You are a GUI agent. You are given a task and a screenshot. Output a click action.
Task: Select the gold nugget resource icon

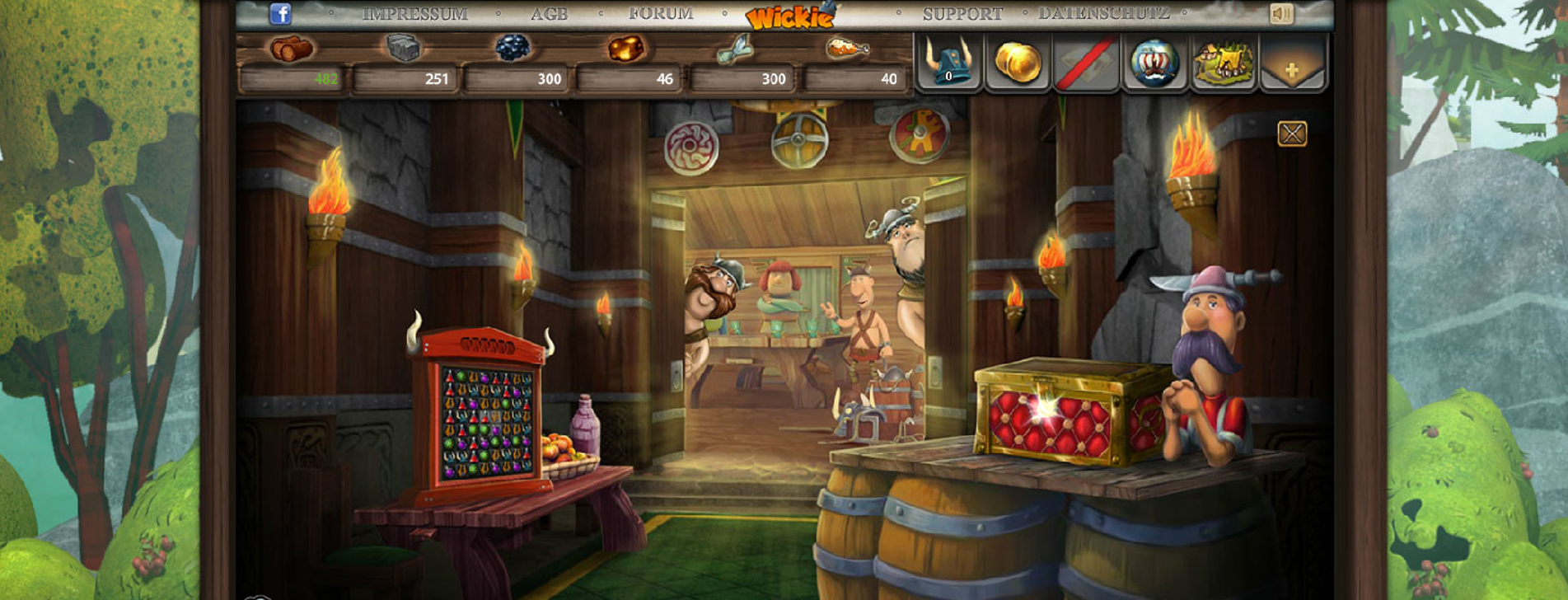click(x=626, y=49)
